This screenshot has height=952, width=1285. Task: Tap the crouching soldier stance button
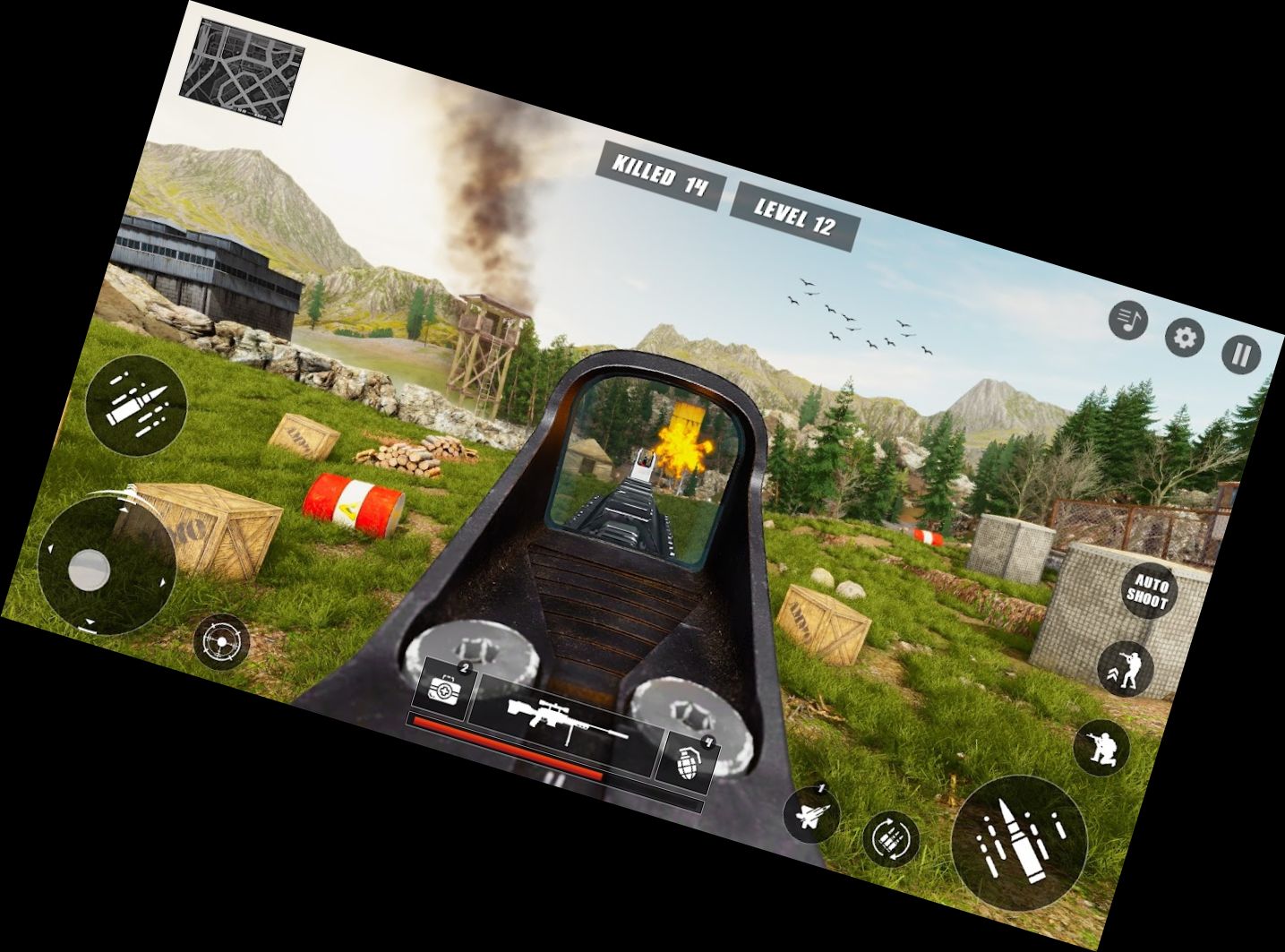point(1101,746)
